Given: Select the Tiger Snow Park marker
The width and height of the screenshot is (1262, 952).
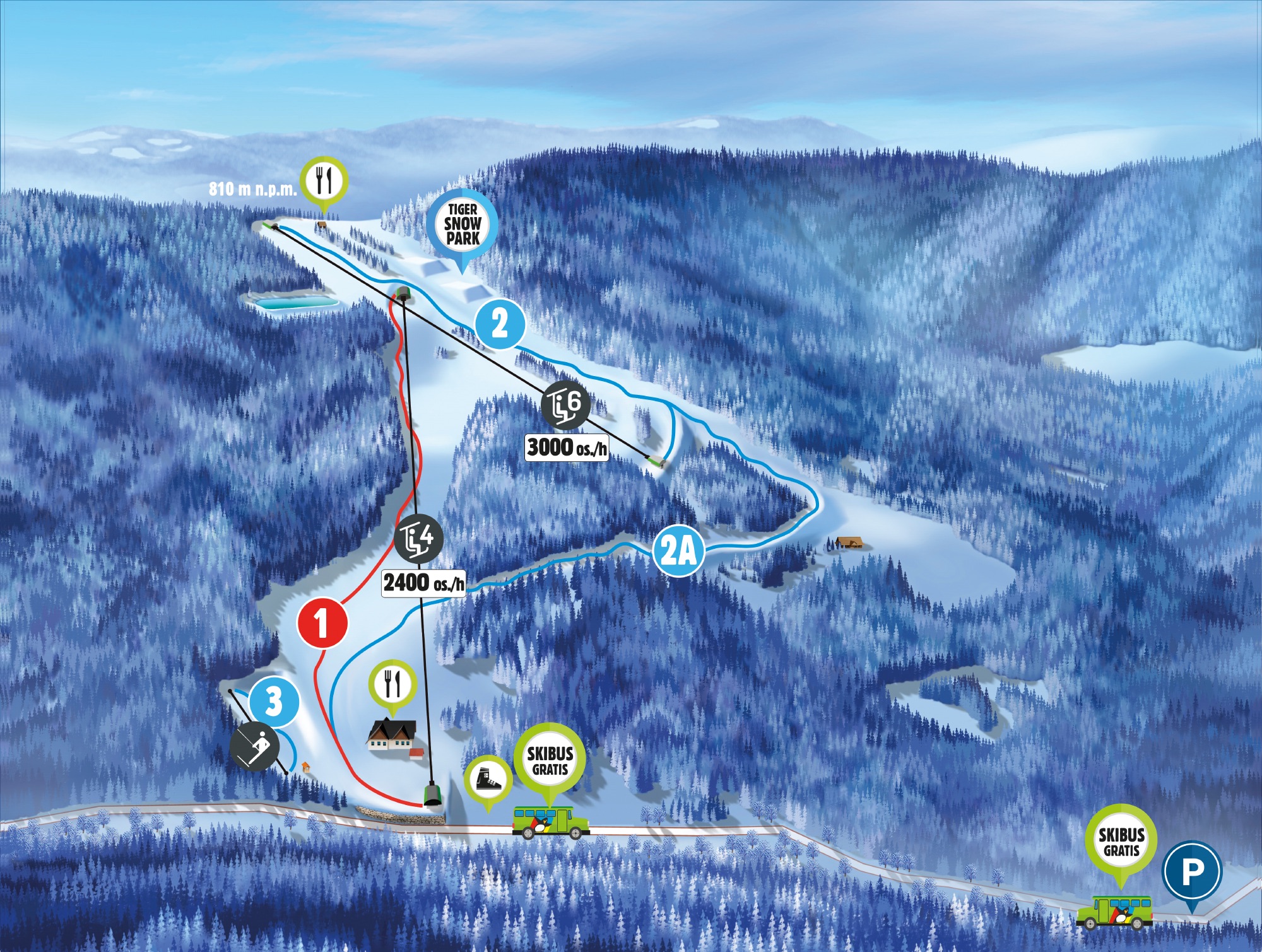Looking at the screenshot, I should tap(463, 224).
